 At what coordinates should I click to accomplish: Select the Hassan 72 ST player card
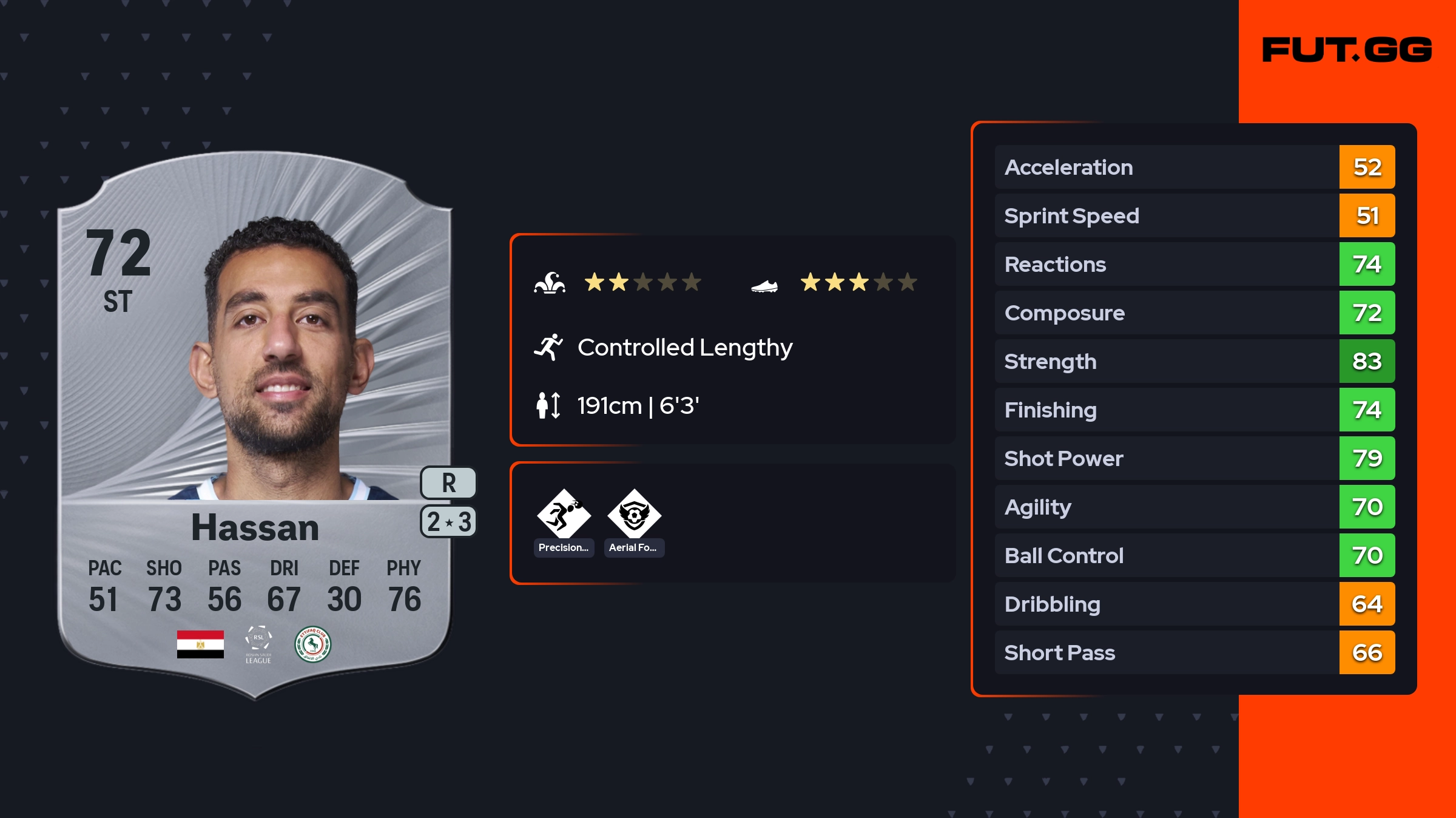pyautogui.click(x=255, y=425)
